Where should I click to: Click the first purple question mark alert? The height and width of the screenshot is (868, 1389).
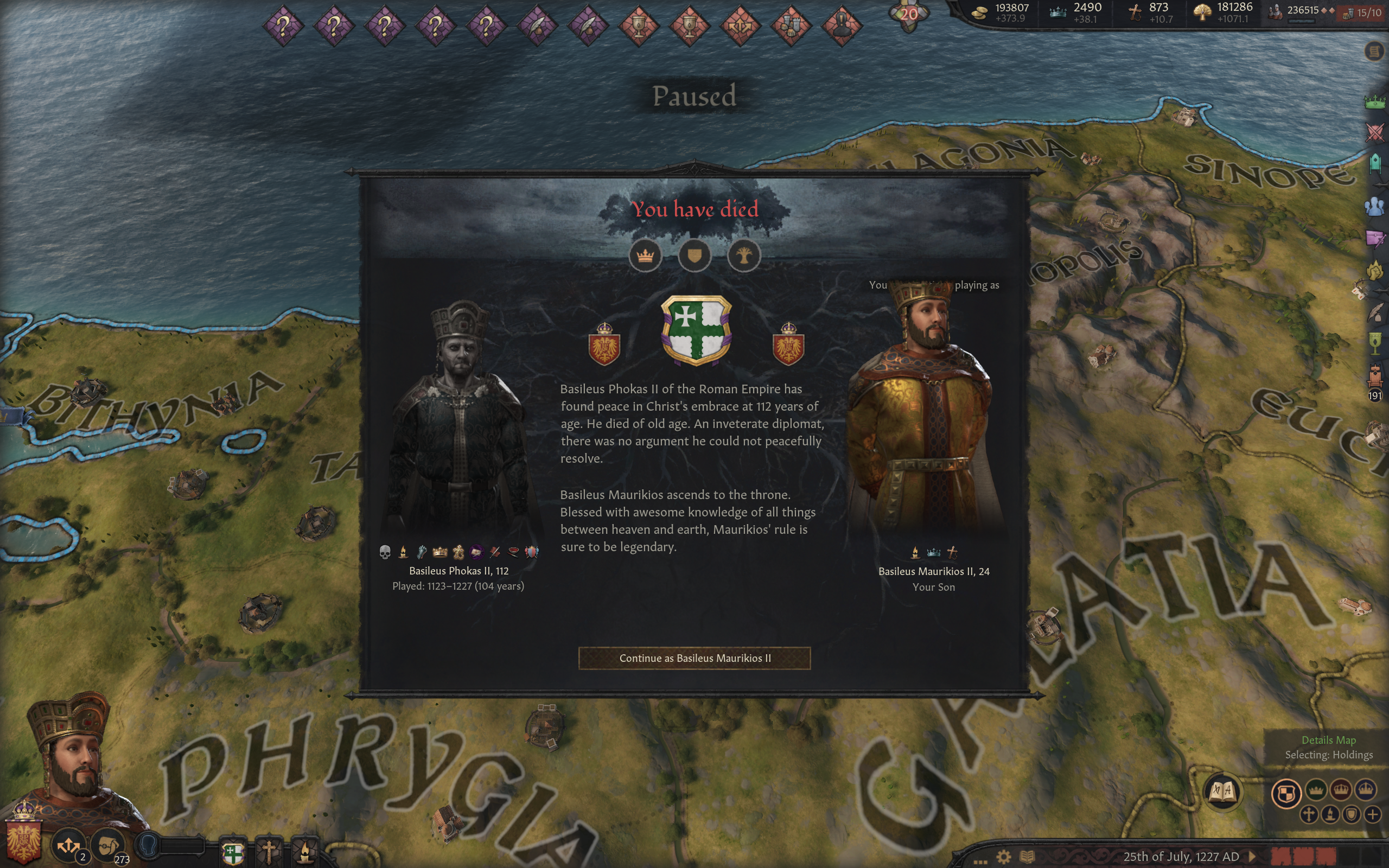coord(283,26)
